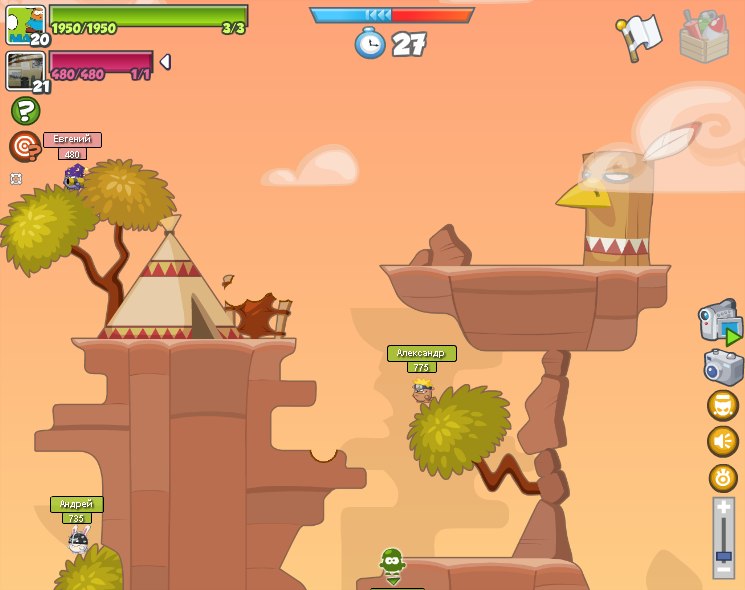Zoom in with the plus button

pyautogui.click(x=724, y=508)
